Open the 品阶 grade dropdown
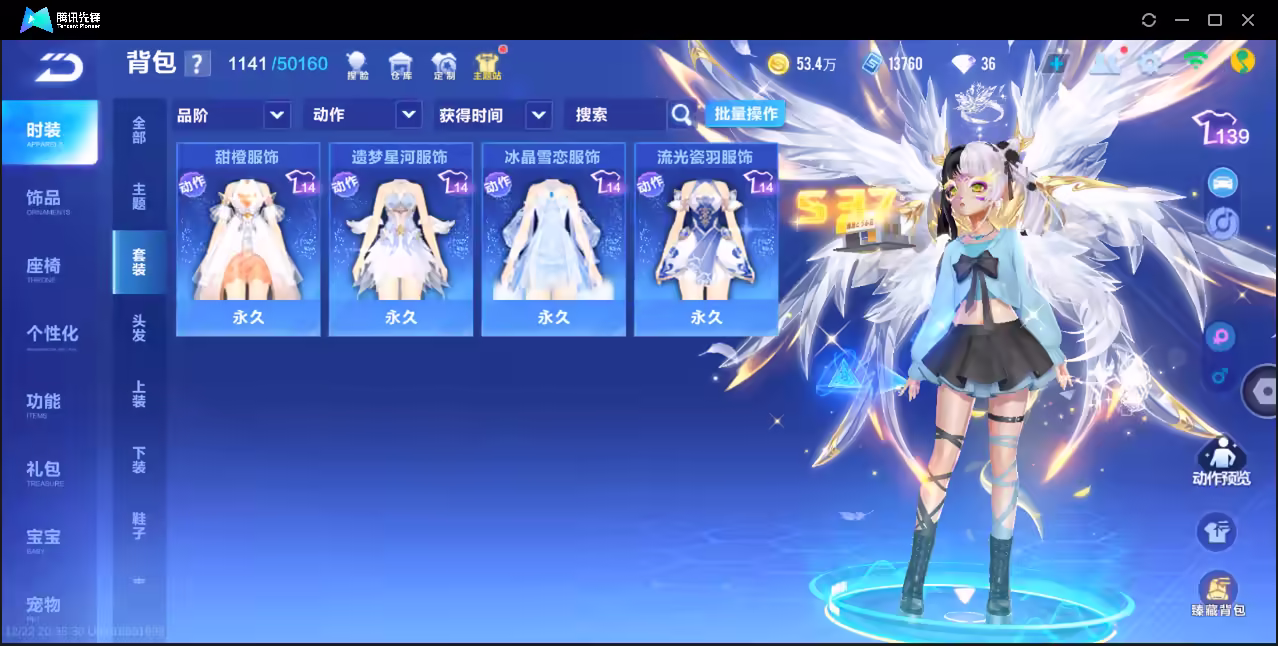 [232, 115]
